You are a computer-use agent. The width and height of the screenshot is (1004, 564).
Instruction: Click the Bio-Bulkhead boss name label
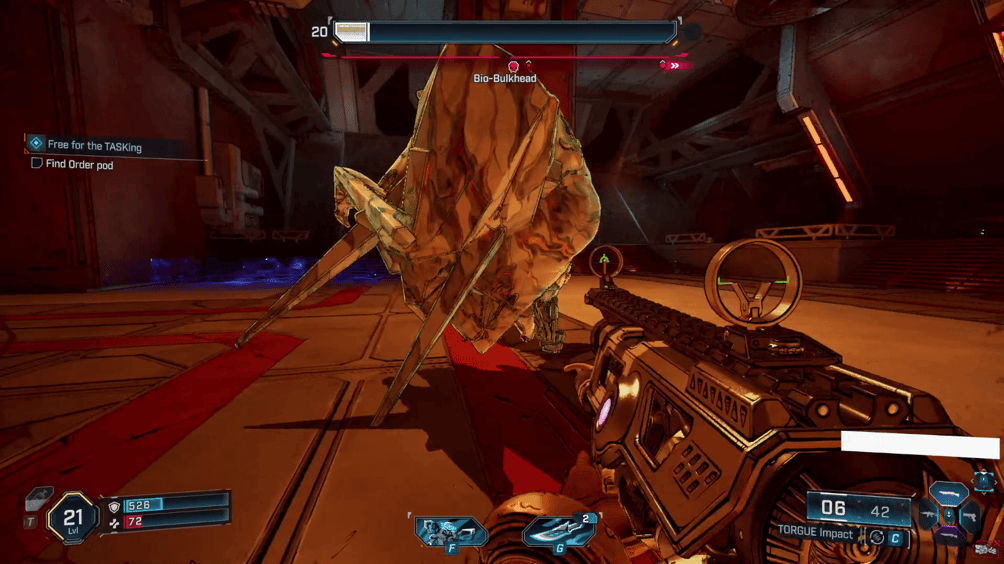(505, 78)
